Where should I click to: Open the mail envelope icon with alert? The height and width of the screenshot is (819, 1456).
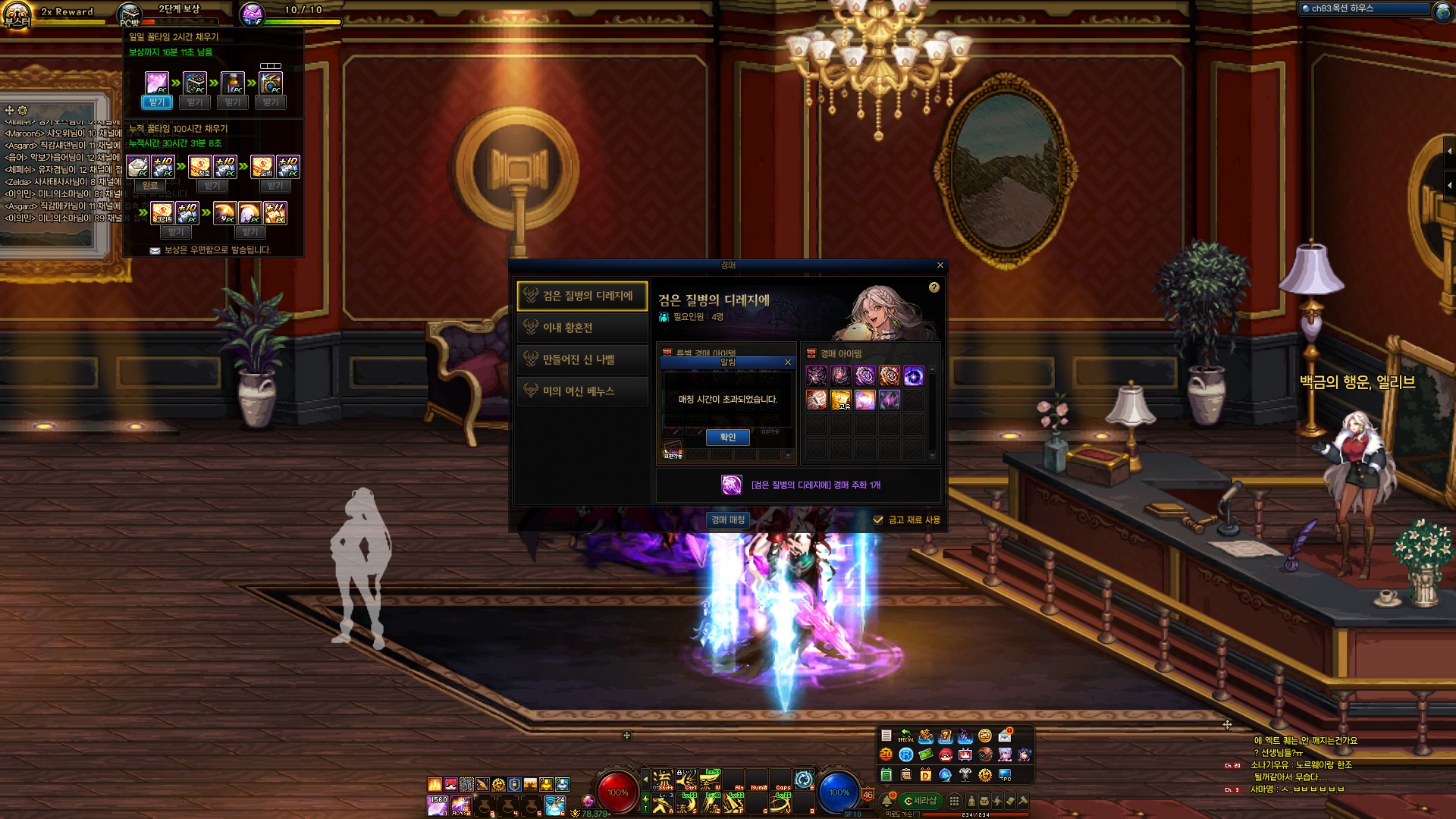[1005, 736]
